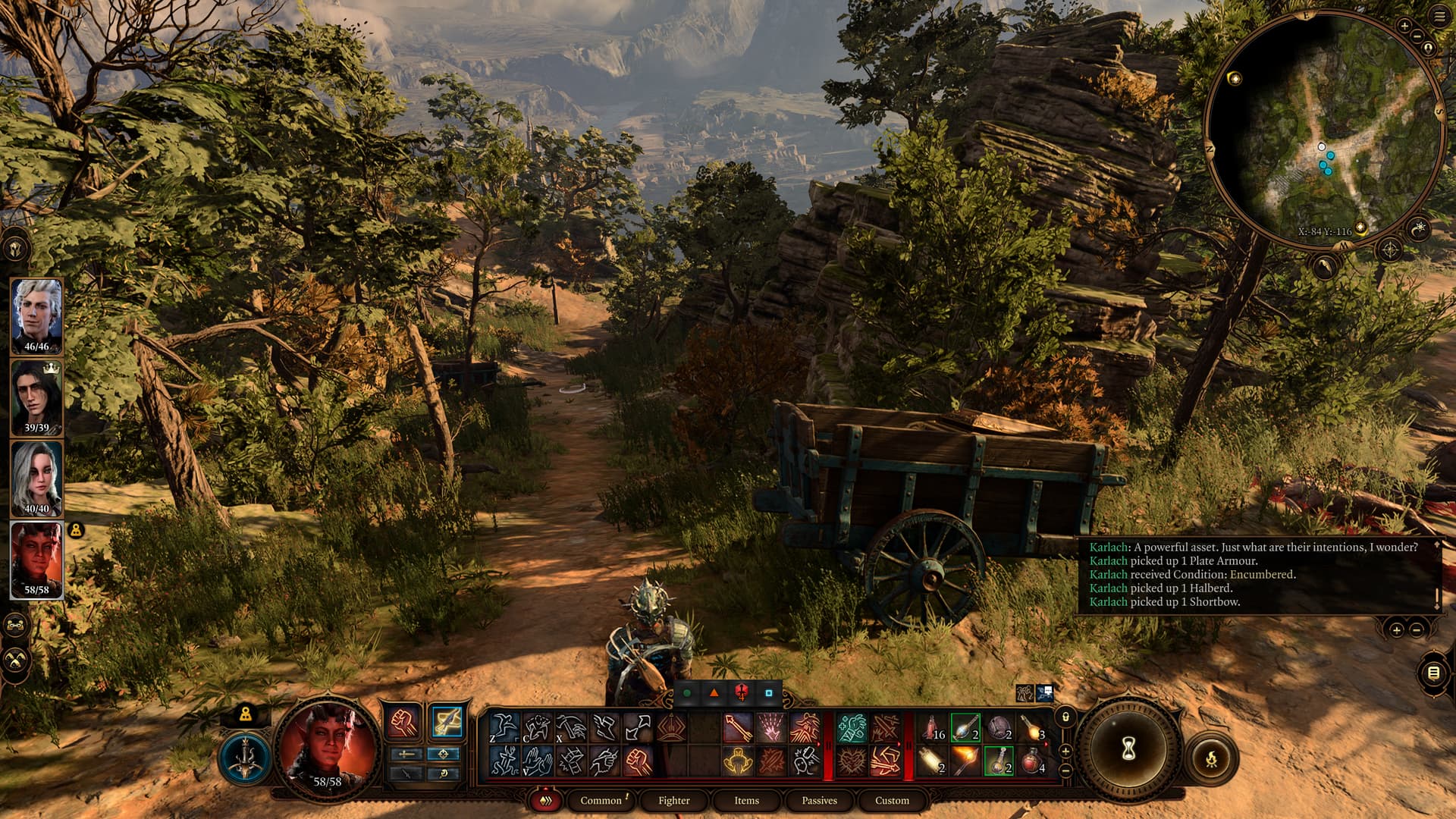Select the Common hotbar tab
1456x819 pixels.
[601, 800]
